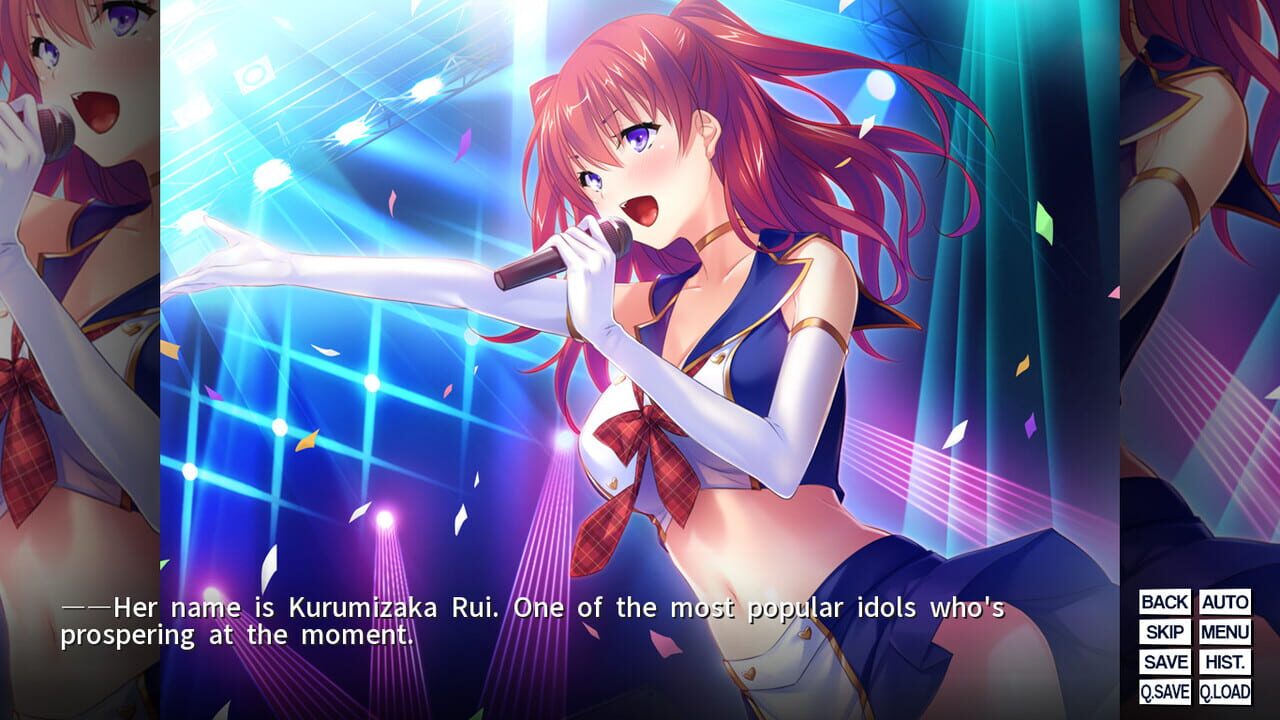Toggle SKIP mode to fast-forward dialogue
This screenshot has height=720, width=1280.
[1163, 632]
